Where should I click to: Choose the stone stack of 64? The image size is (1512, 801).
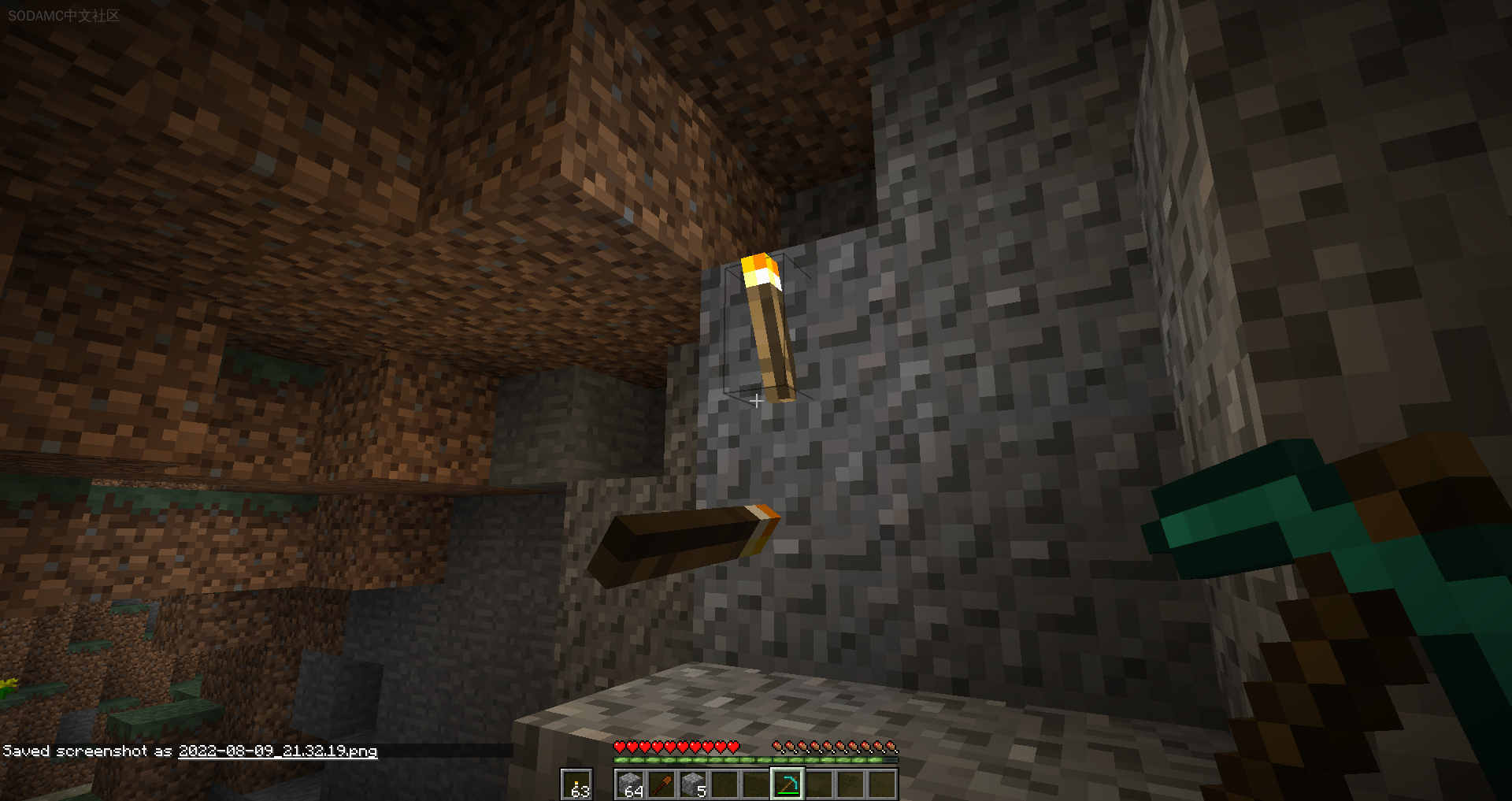pyautogui.click(x=630, y=785)
